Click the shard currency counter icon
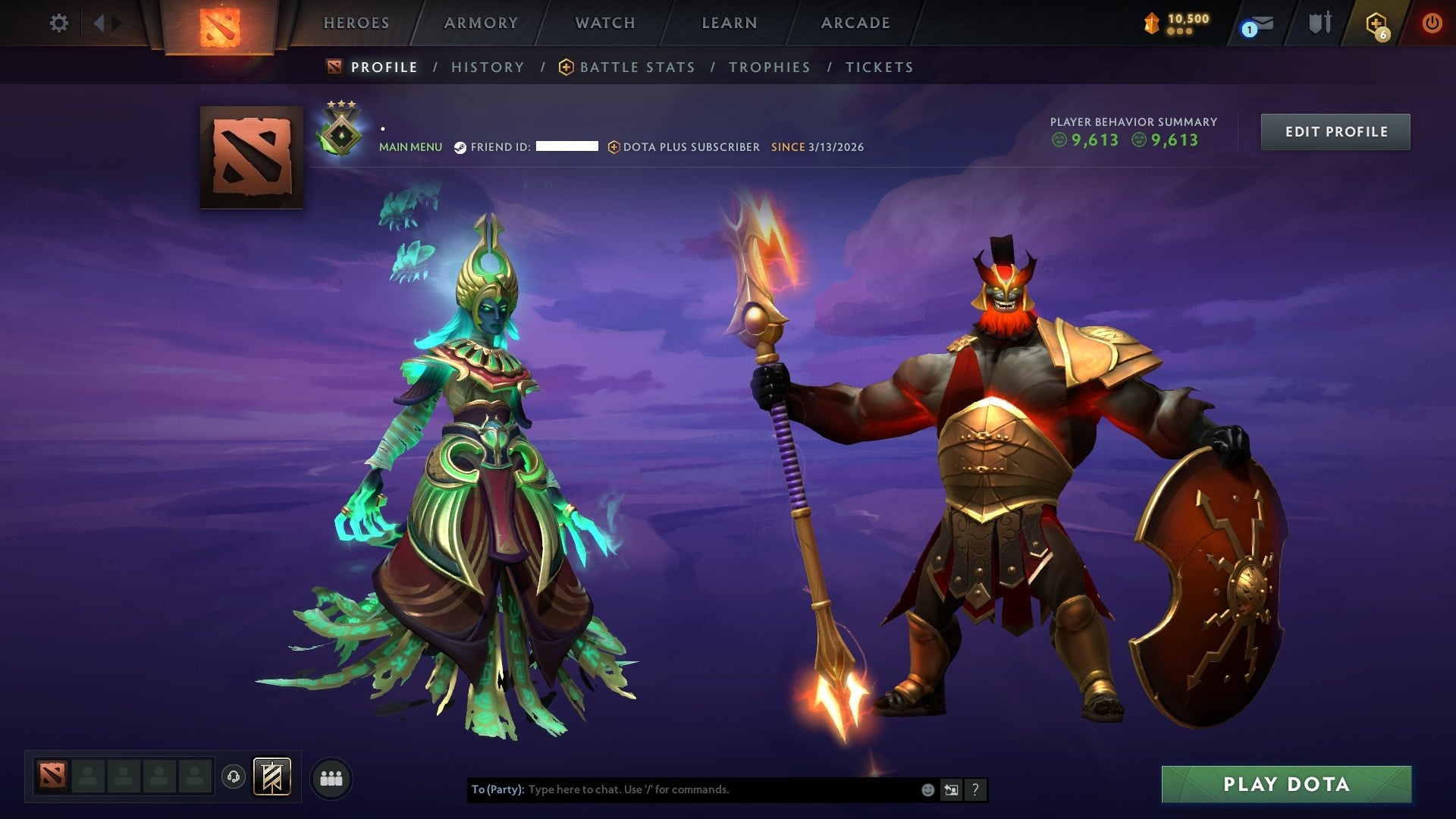1456x819 pixels. pyautogui.click(x=1153, y=23)
